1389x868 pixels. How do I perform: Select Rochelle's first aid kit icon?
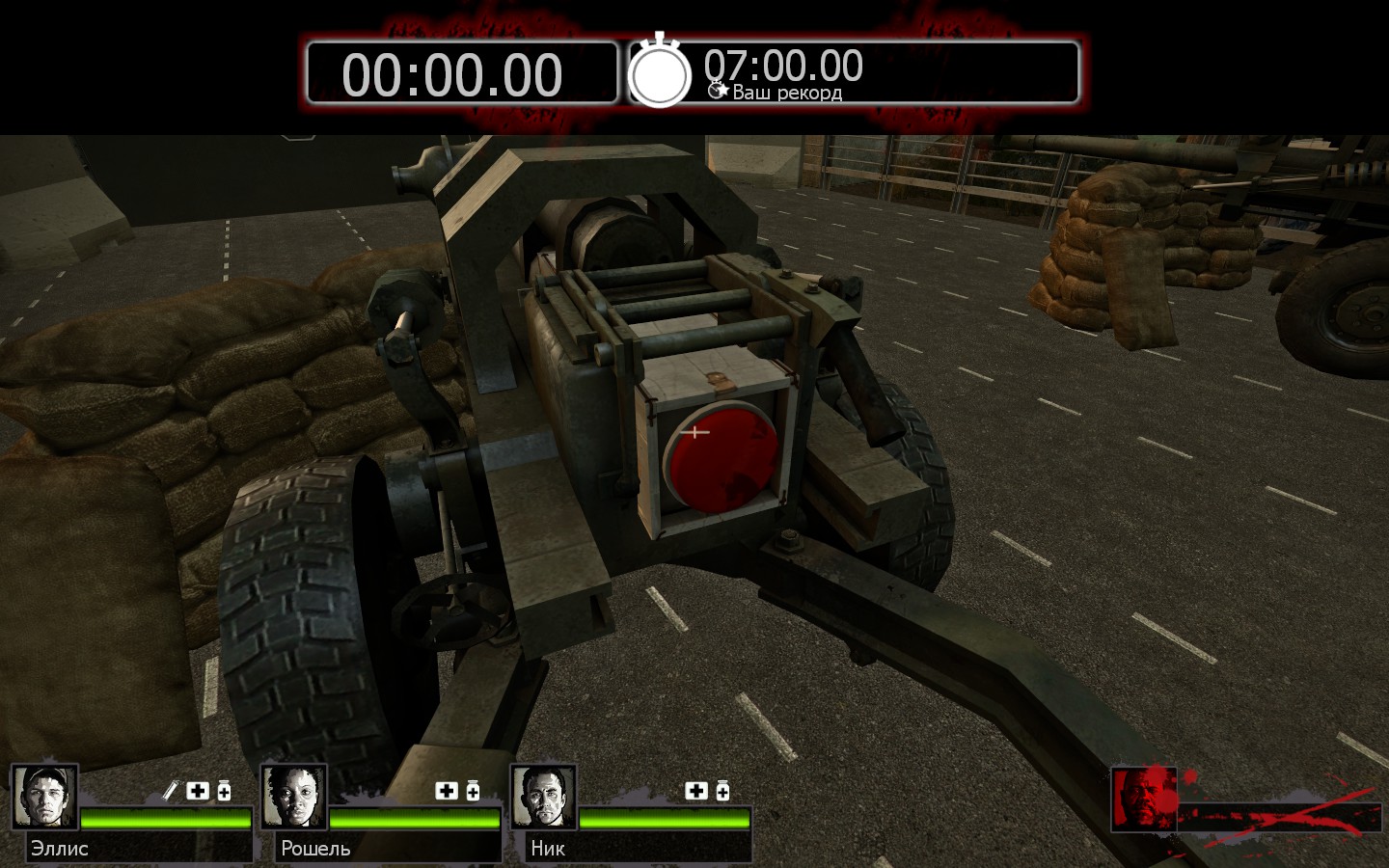tap(447, 791)
